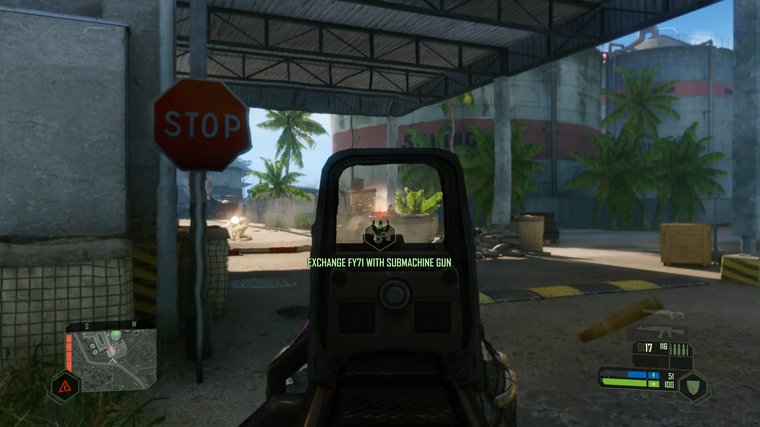
Task: Choose the submachine gun silhouette icon
Action: 663,314
